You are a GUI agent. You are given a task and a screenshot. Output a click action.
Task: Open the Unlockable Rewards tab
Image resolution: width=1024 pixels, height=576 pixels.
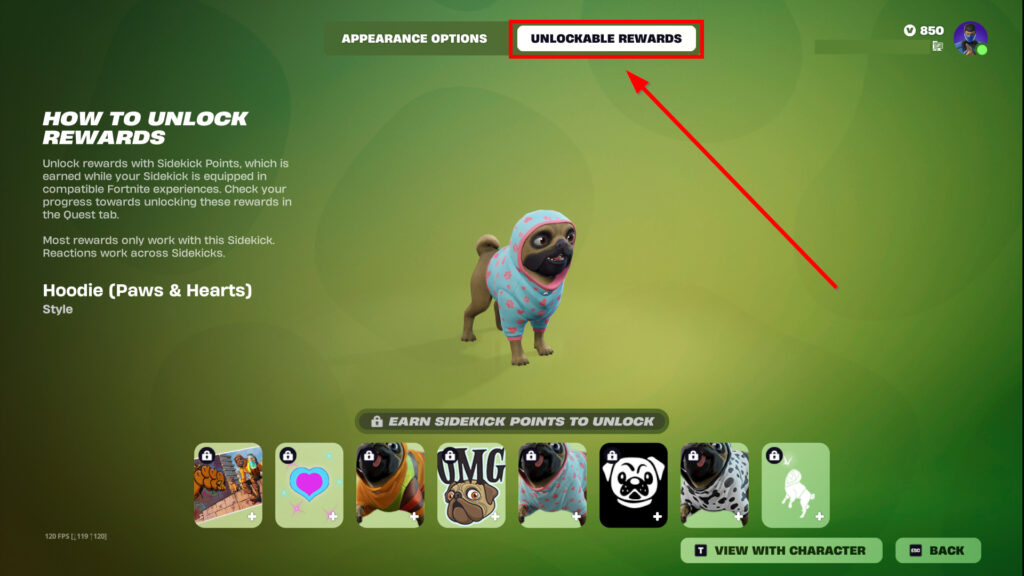[606, 39]
